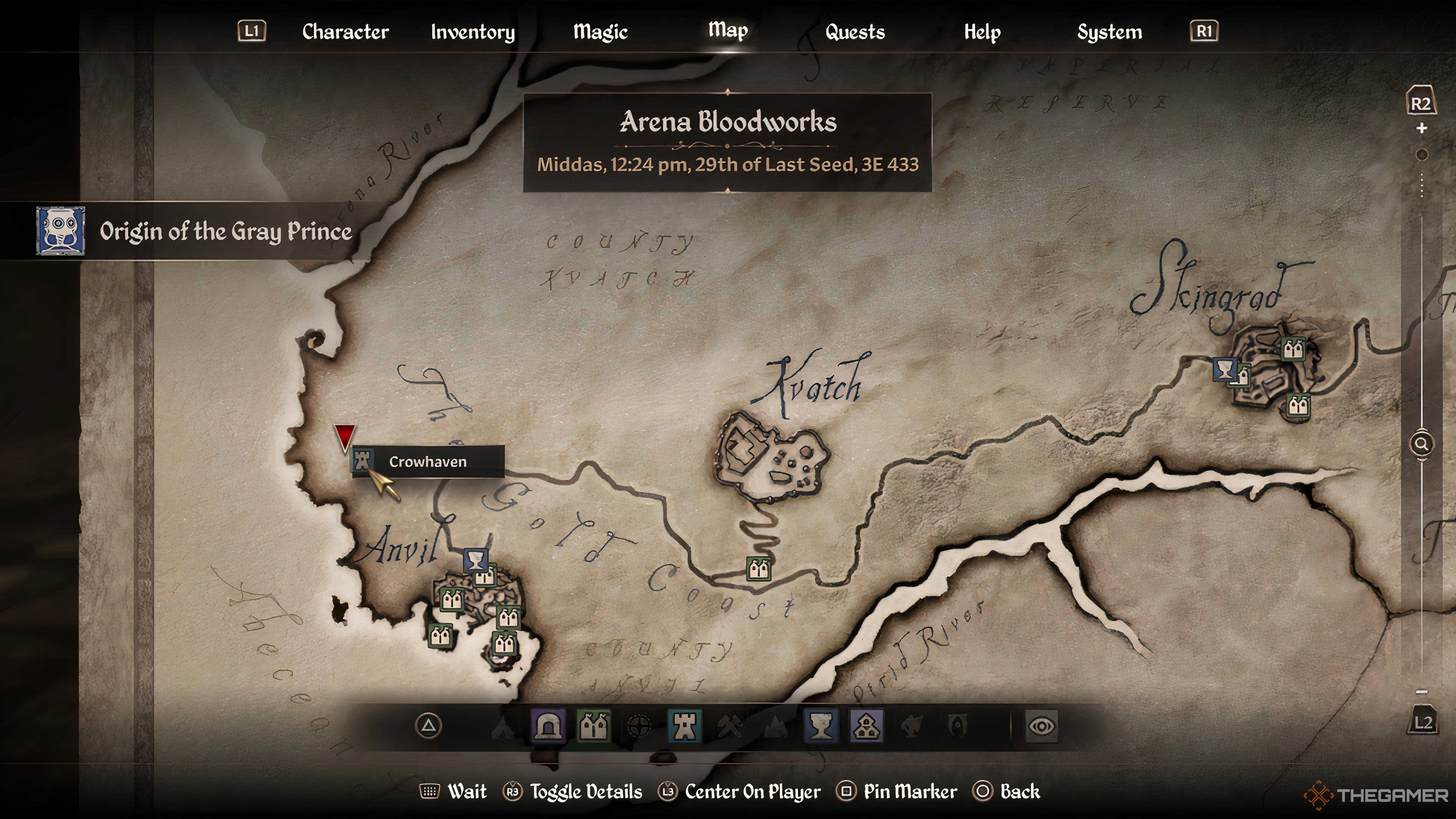Open the Inventory tab
This screenshot has width=1456, height=819.
[472, 31]
